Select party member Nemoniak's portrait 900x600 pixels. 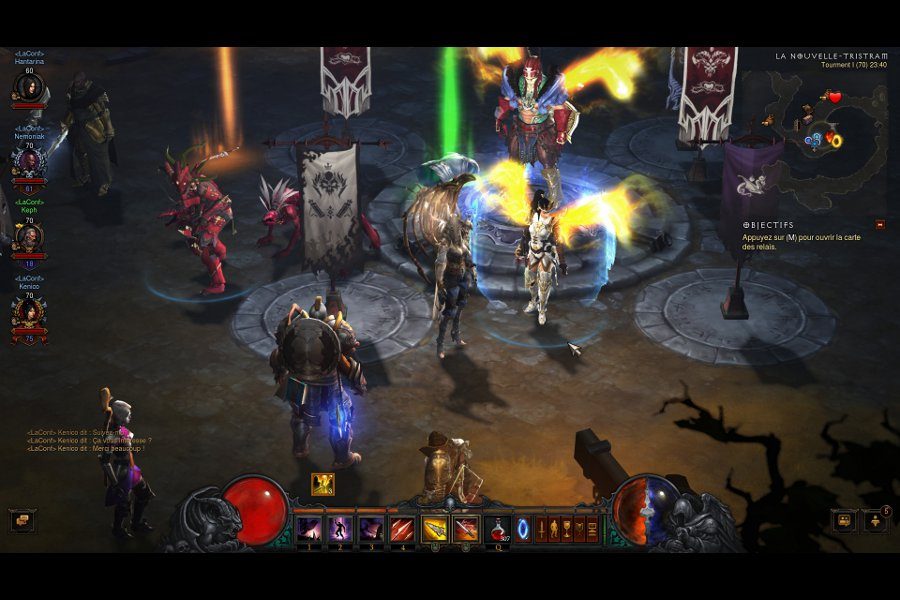[29, 163]
